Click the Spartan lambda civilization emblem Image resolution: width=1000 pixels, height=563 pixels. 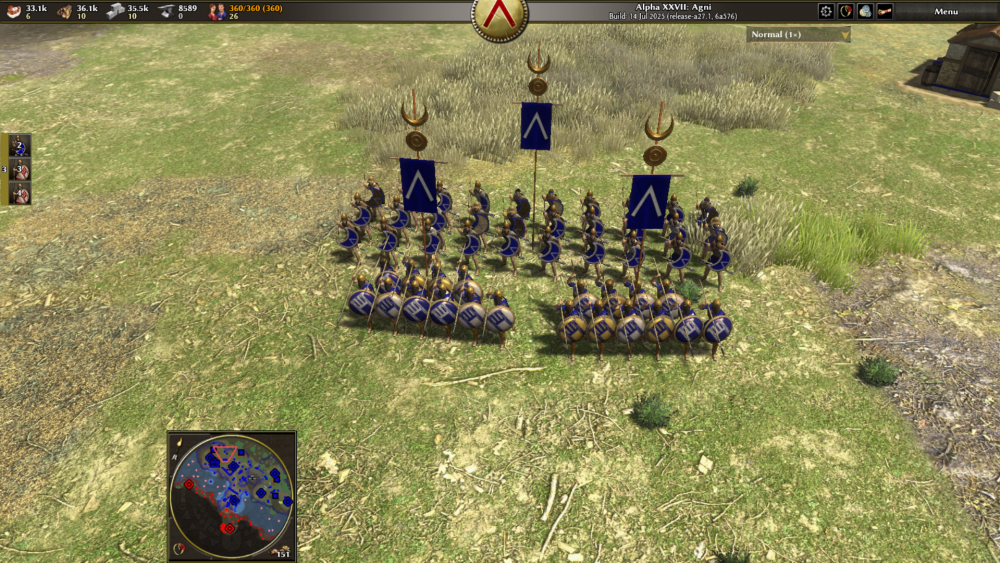(x=500, y=16)
